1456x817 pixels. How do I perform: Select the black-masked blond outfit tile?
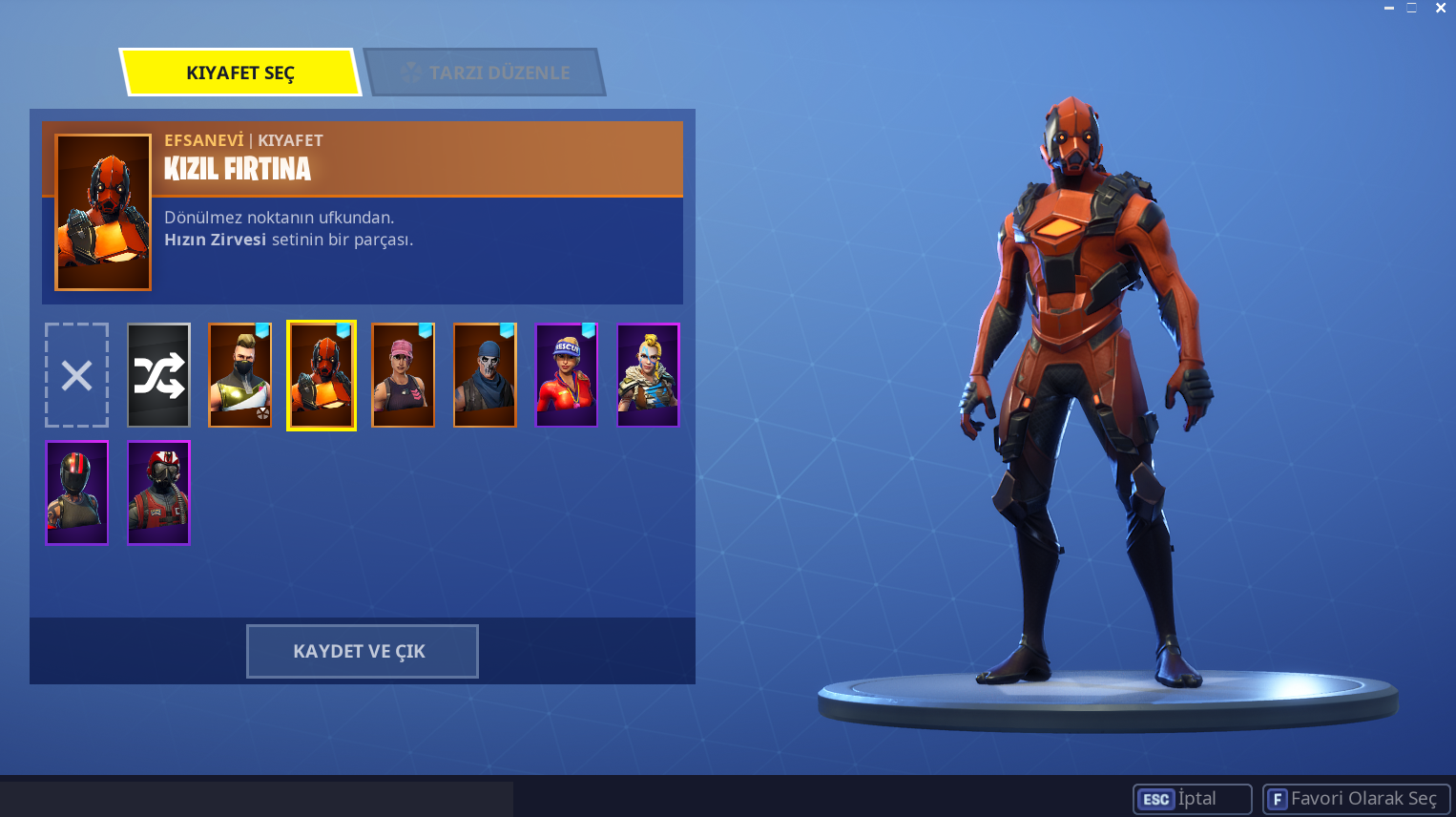coord(240,375)
